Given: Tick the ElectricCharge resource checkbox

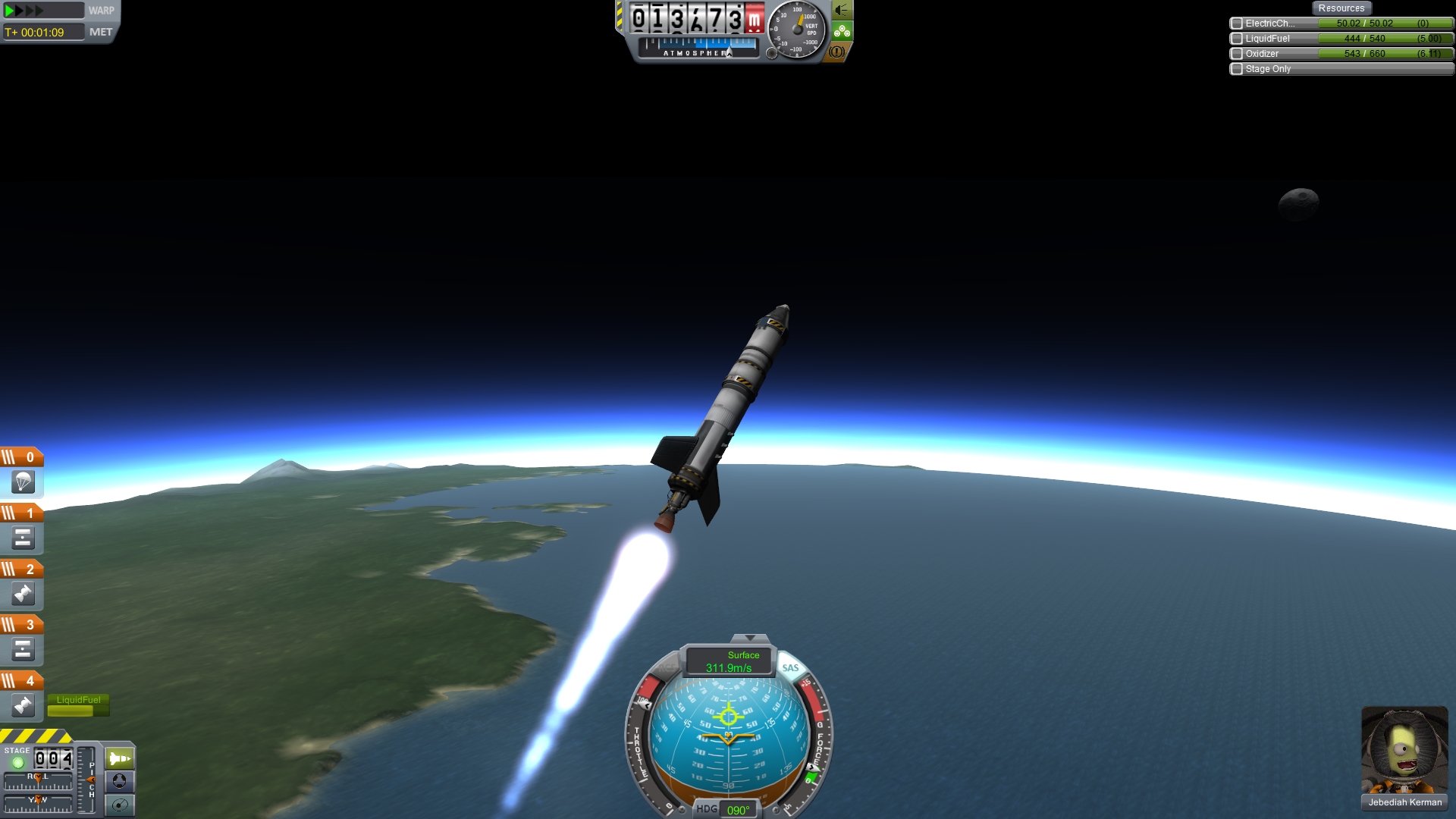Looking at the screenshot, I should pyautogui.click(x=1237, y=24).
